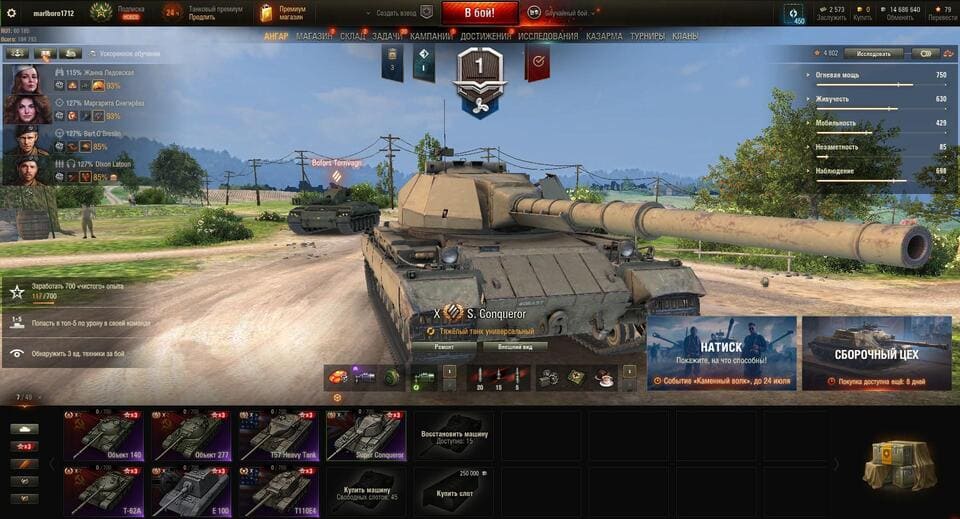
Task: Click the Купить слот tile
Action: point(454,491)
